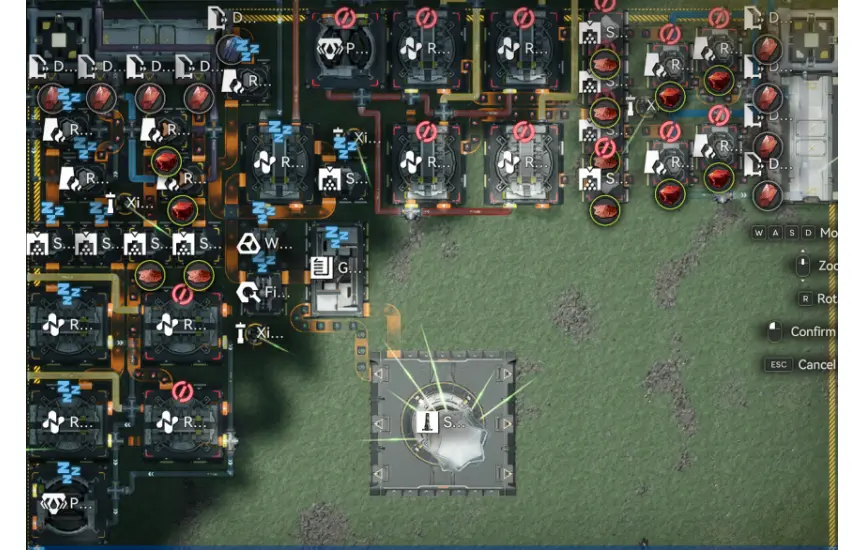
Task: Click the "S..." tower label on the placement preview
Action: click(x=442, y=422)
